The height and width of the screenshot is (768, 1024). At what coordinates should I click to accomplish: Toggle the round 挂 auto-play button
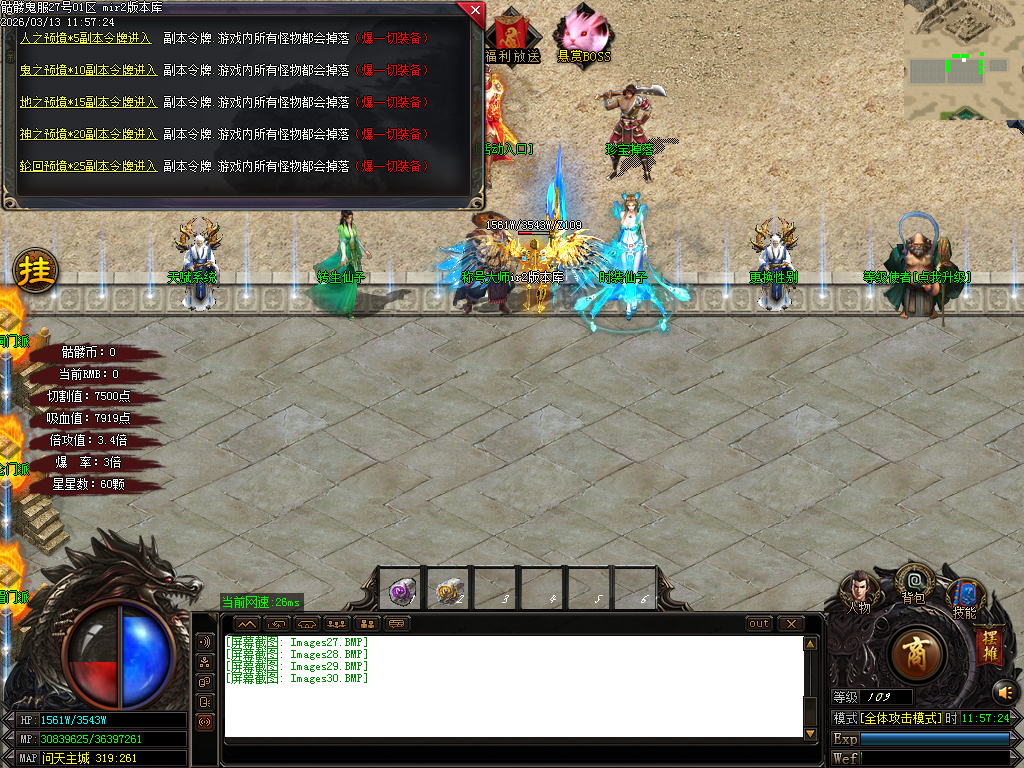pos(36,271)
